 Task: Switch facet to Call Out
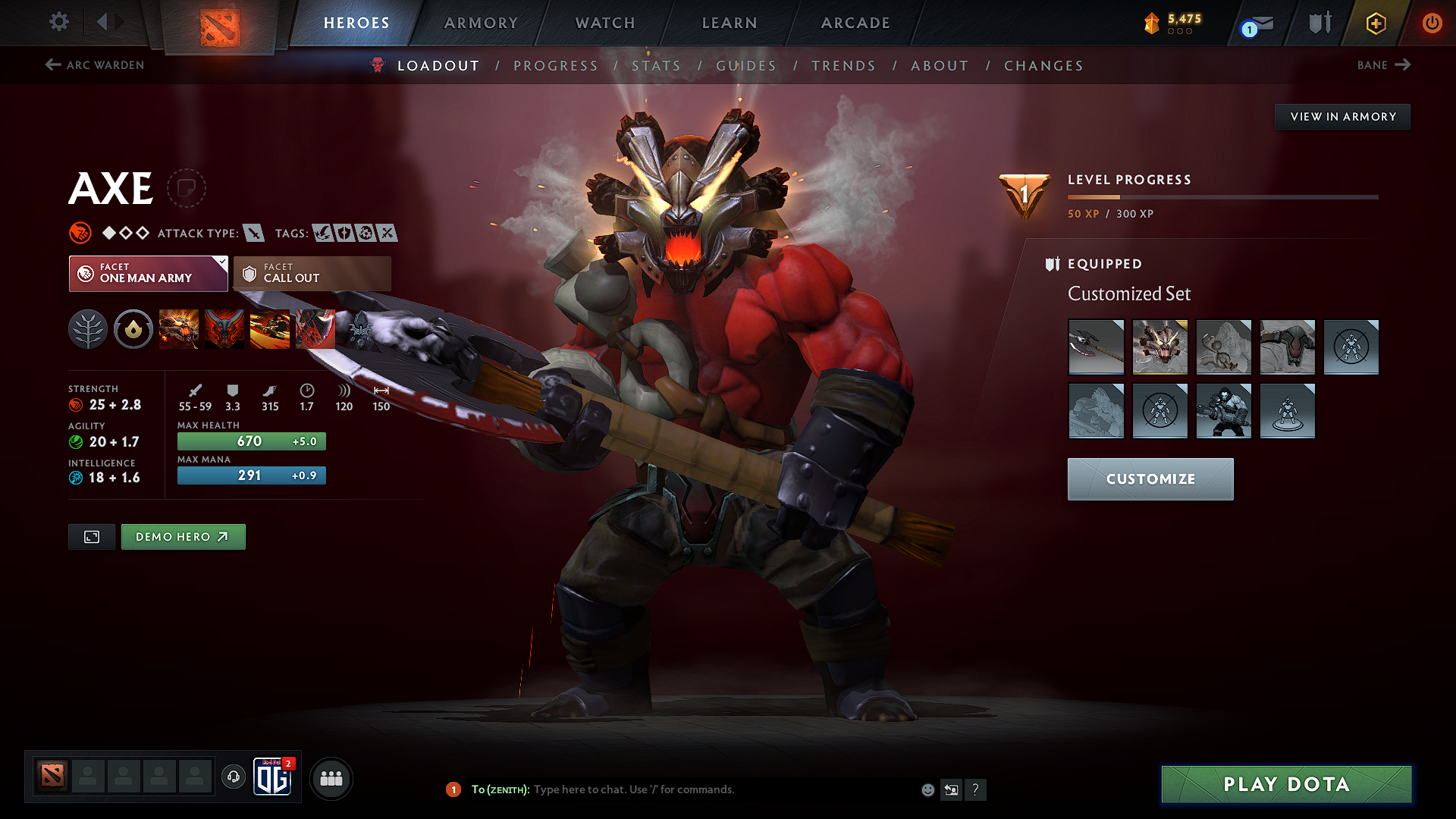pos(311,274)
